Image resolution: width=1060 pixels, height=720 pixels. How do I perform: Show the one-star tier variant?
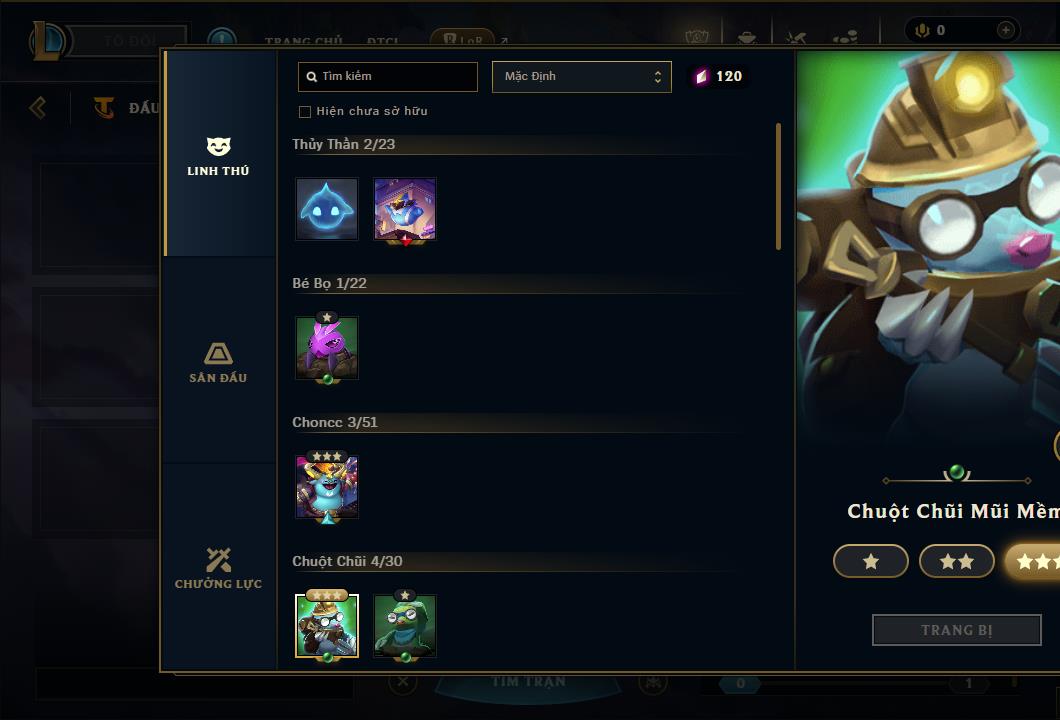[x=870, y=562]
